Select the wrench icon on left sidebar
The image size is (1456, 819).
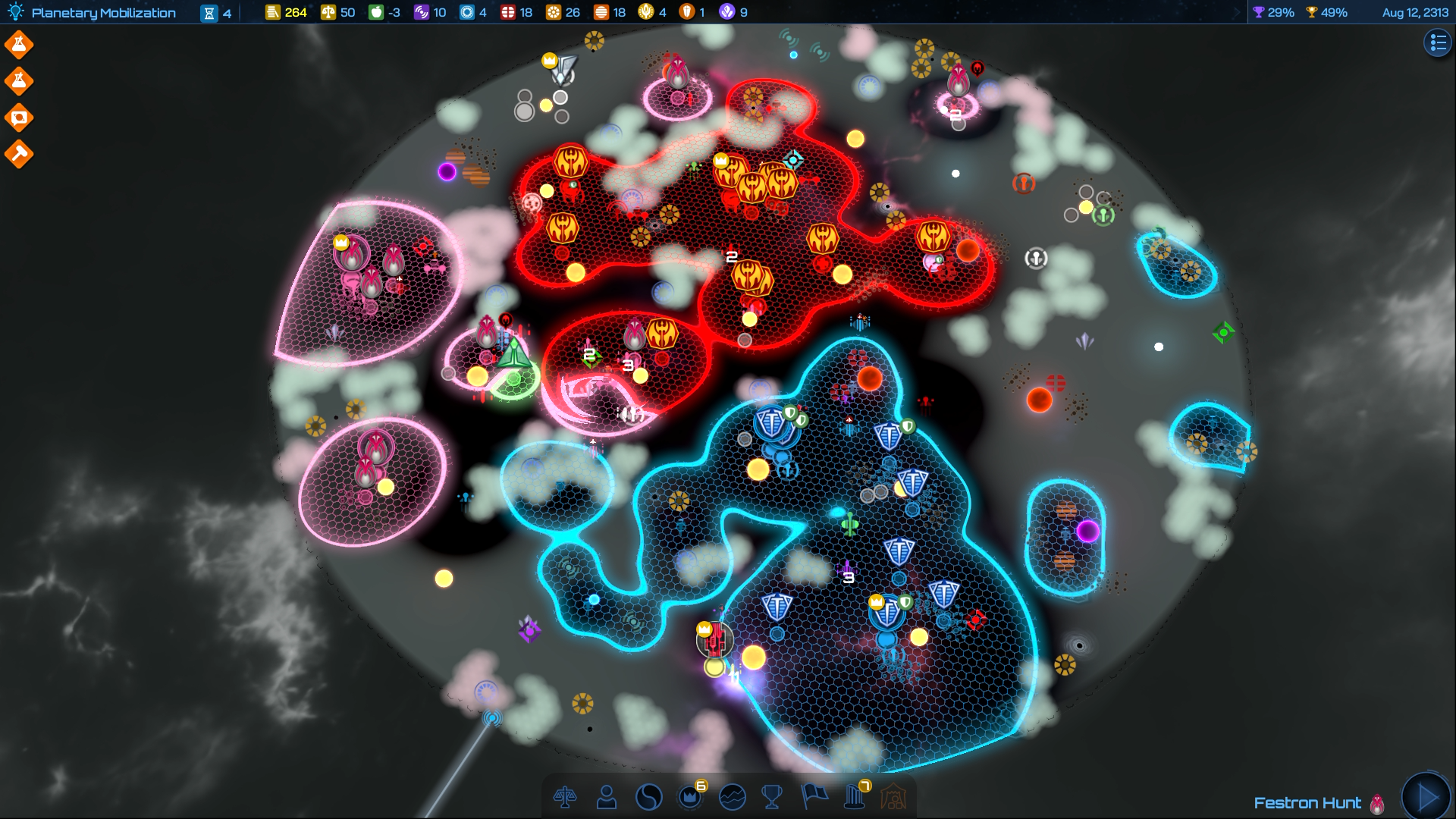(x=18, y=154)
